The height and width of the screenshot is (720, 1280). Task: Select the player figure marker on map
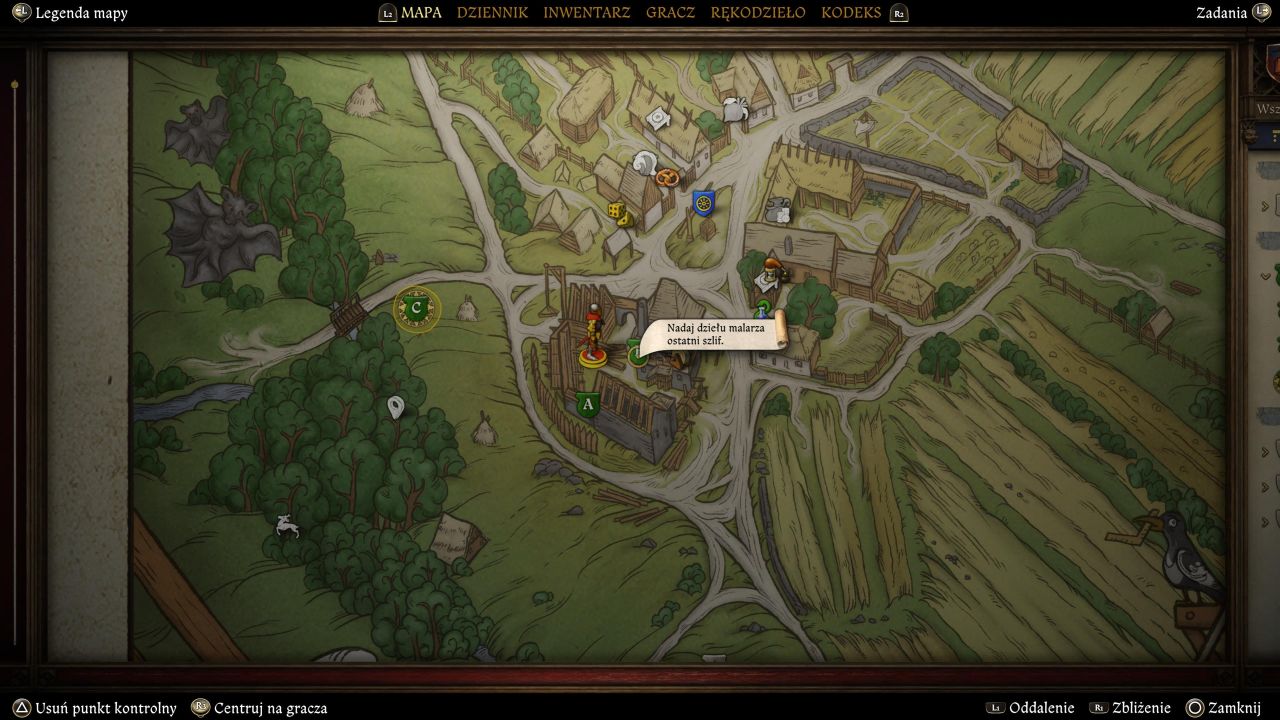592,337
